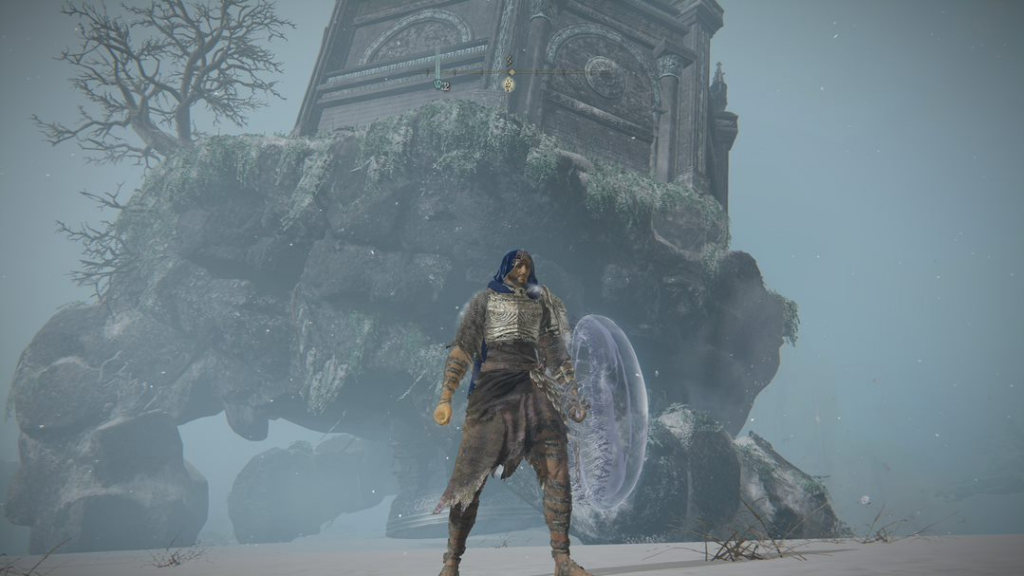The height and width of the screenshot is (576, 1024).
Task: Click the golden grace marker on the compass
Action: point(509,84)
